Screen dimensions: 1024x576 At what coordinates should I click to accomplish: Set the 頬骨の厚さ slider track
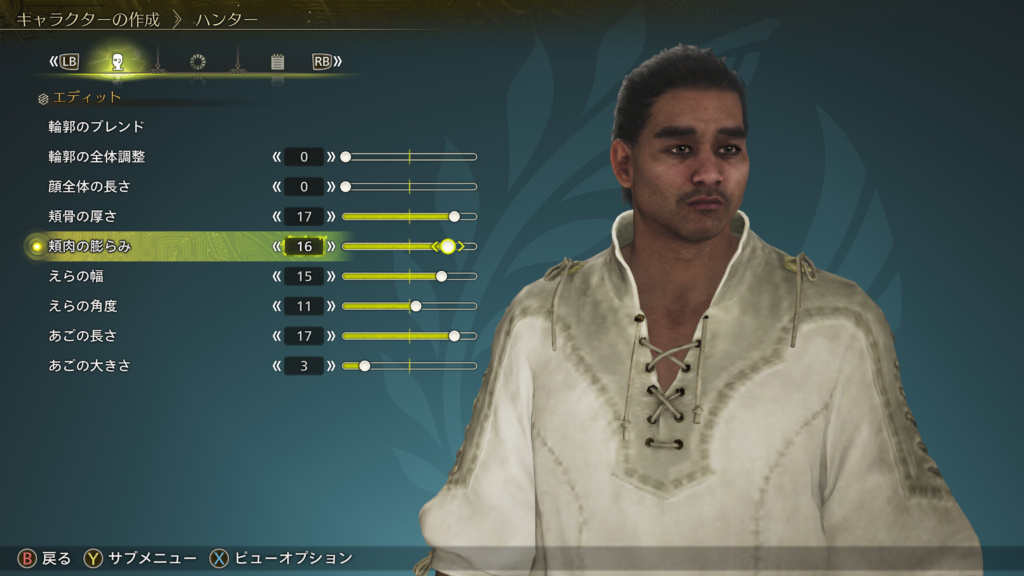409,216
